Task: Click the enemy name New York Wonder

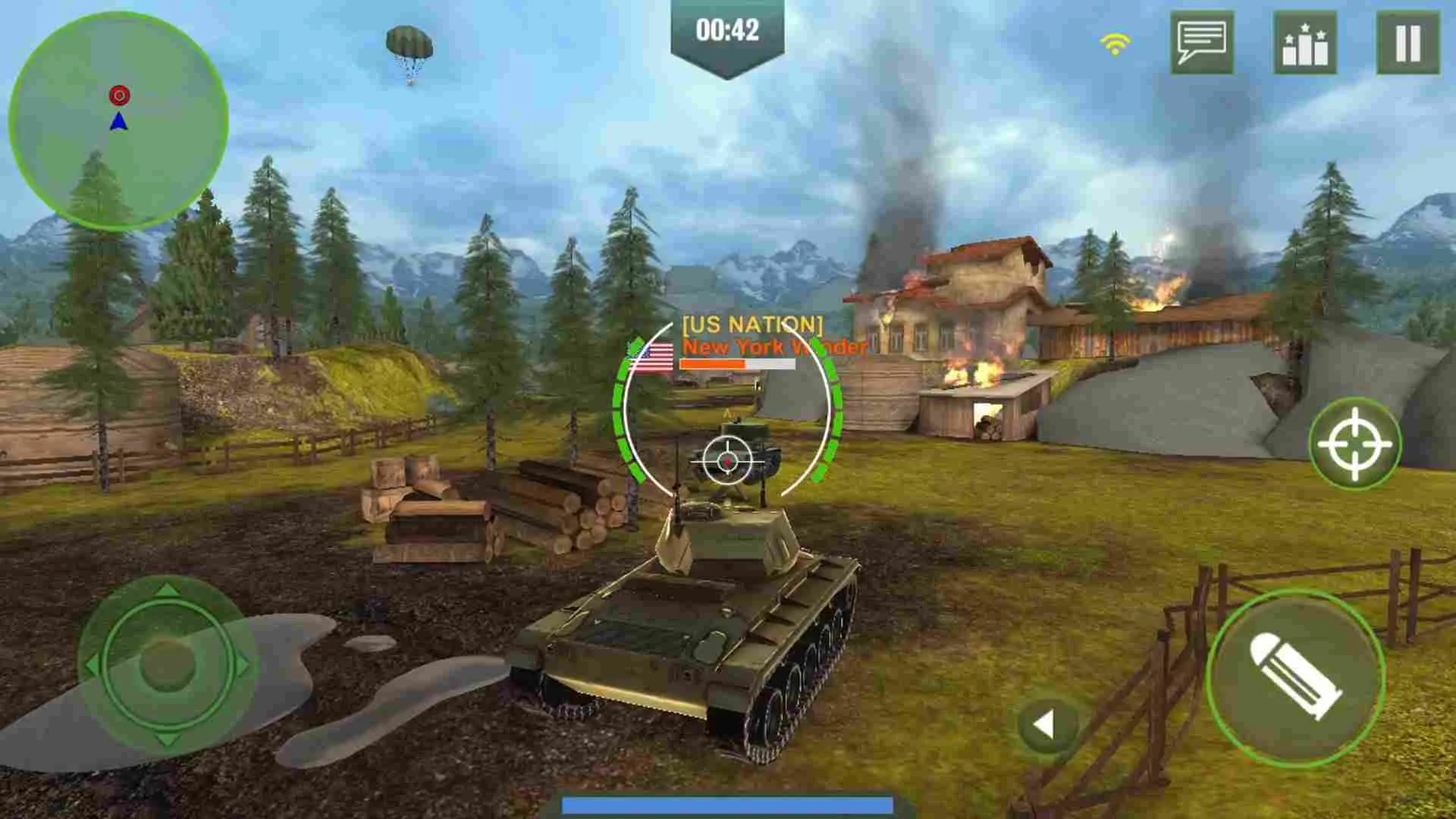Action: 772,347
